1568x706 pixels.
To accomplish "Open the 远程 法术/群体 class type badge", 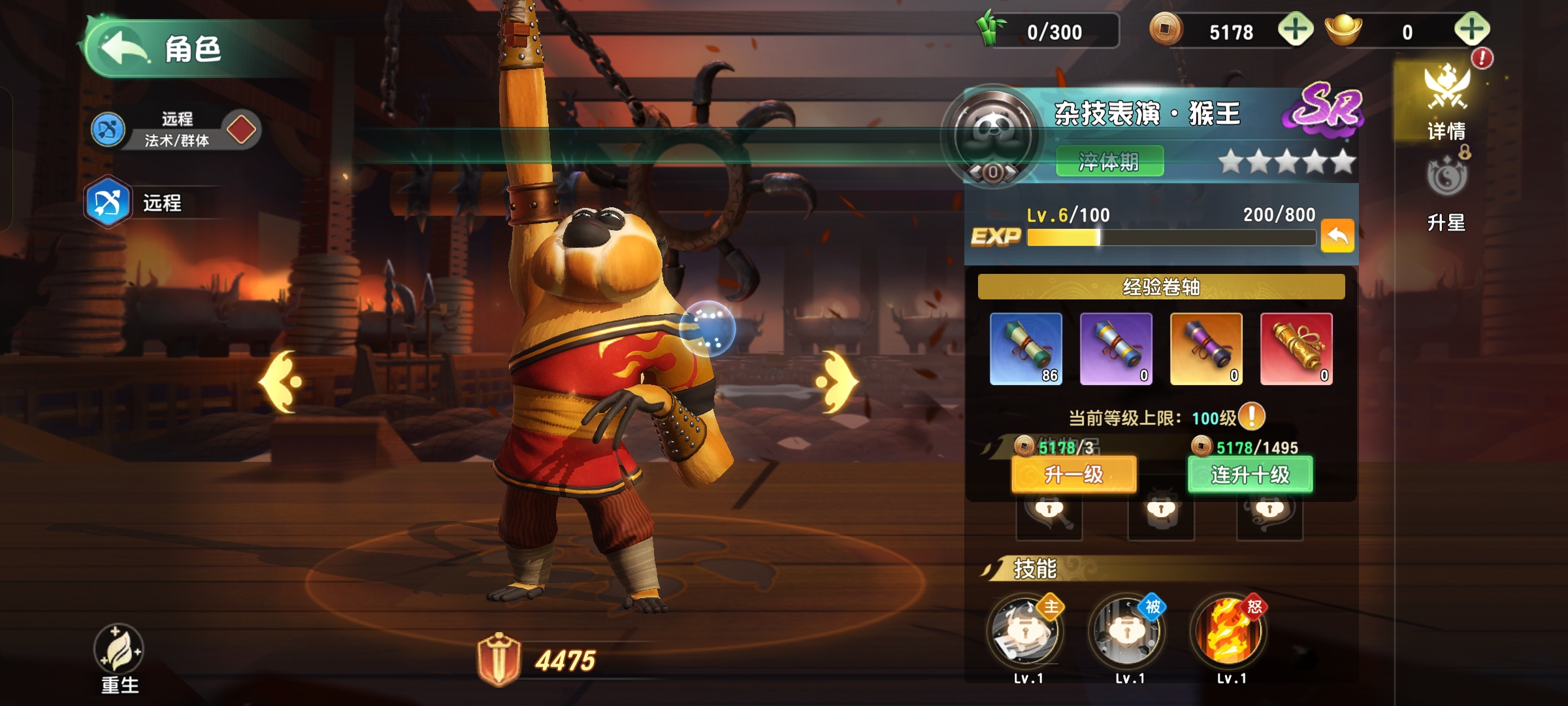I will 176,129.
